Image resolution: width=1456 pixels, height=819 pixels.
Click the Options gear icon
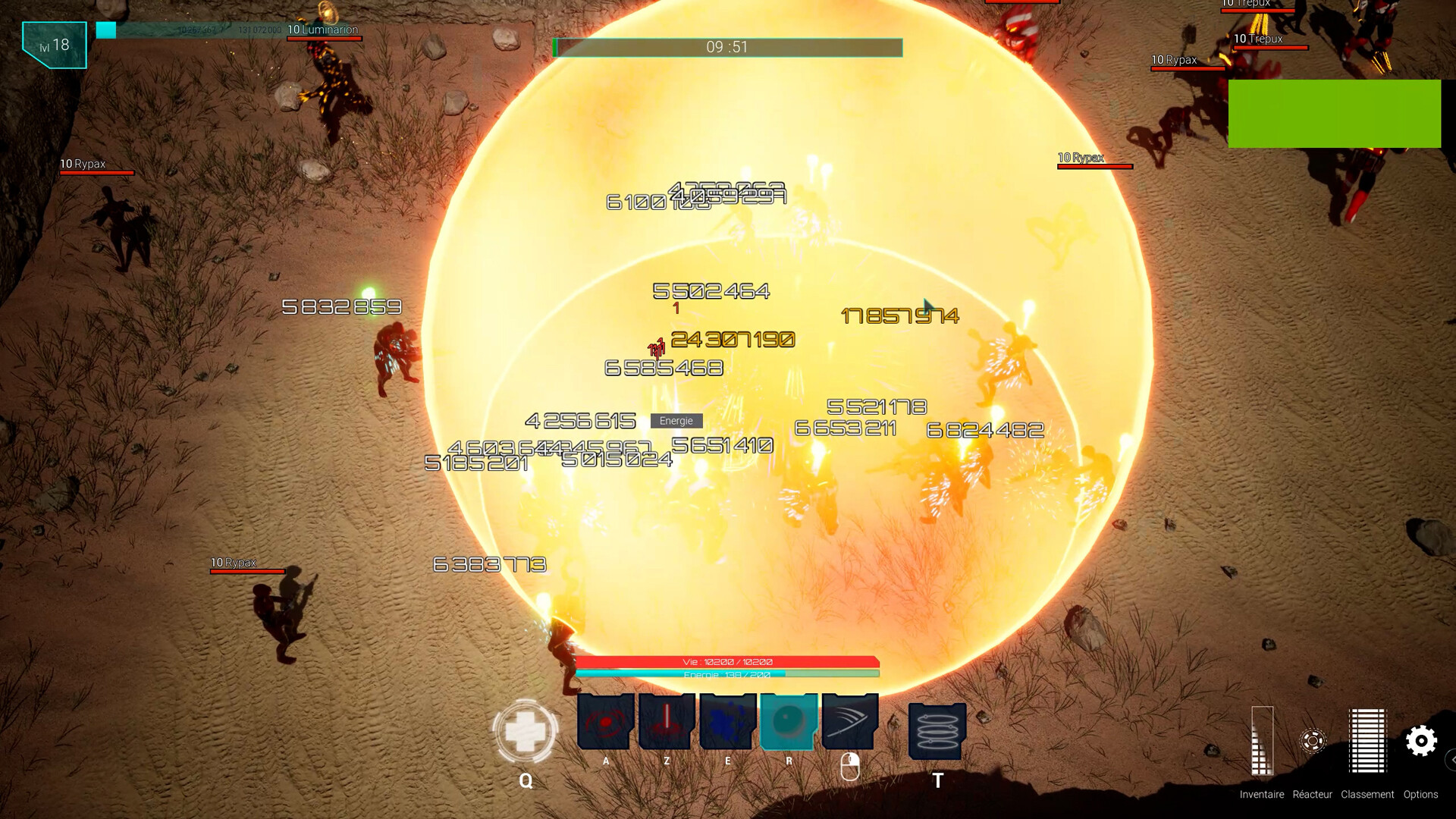click(1421, 741)
